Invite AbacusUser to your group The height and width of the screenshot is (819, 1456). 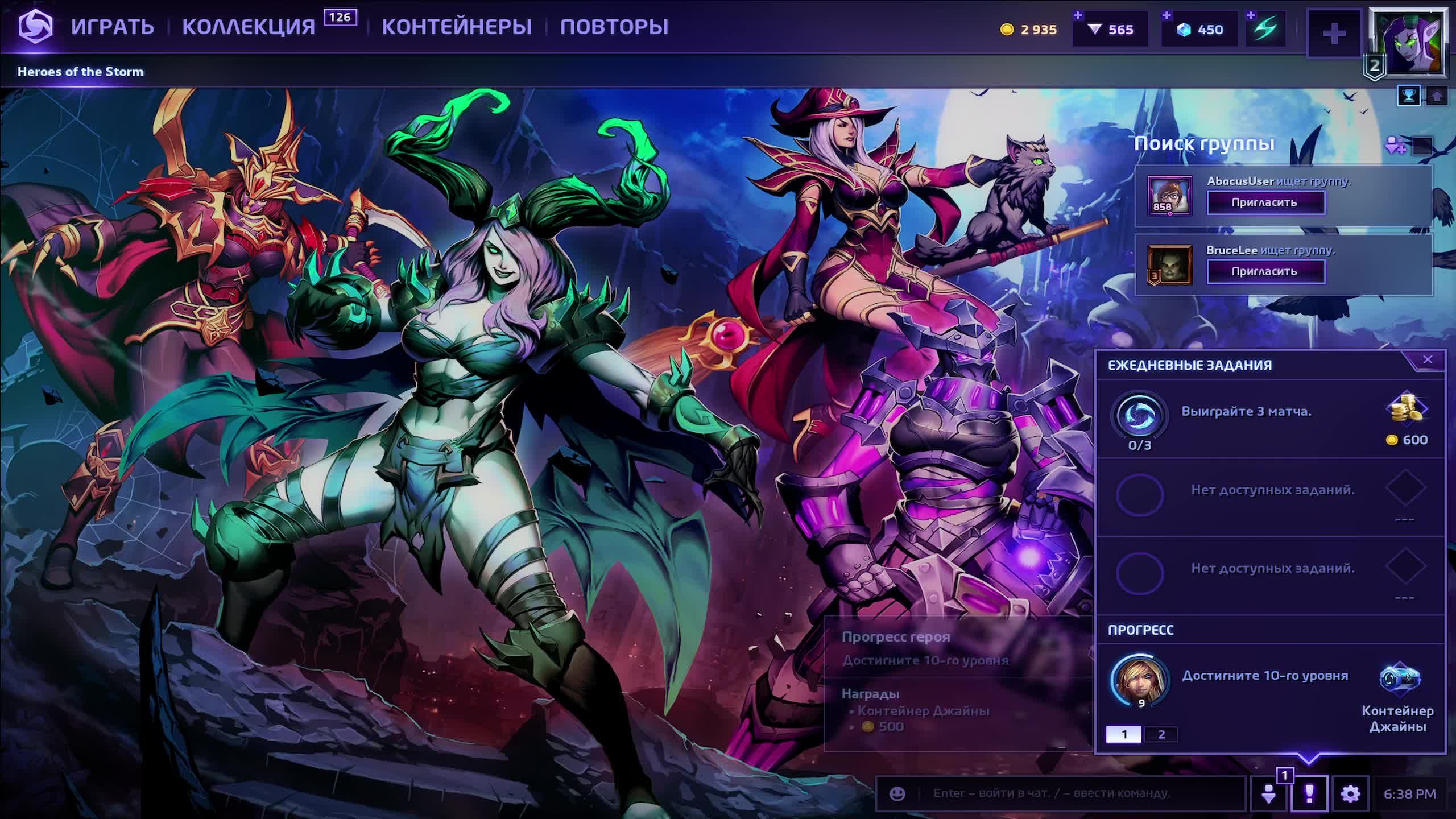pos(1266,202)
